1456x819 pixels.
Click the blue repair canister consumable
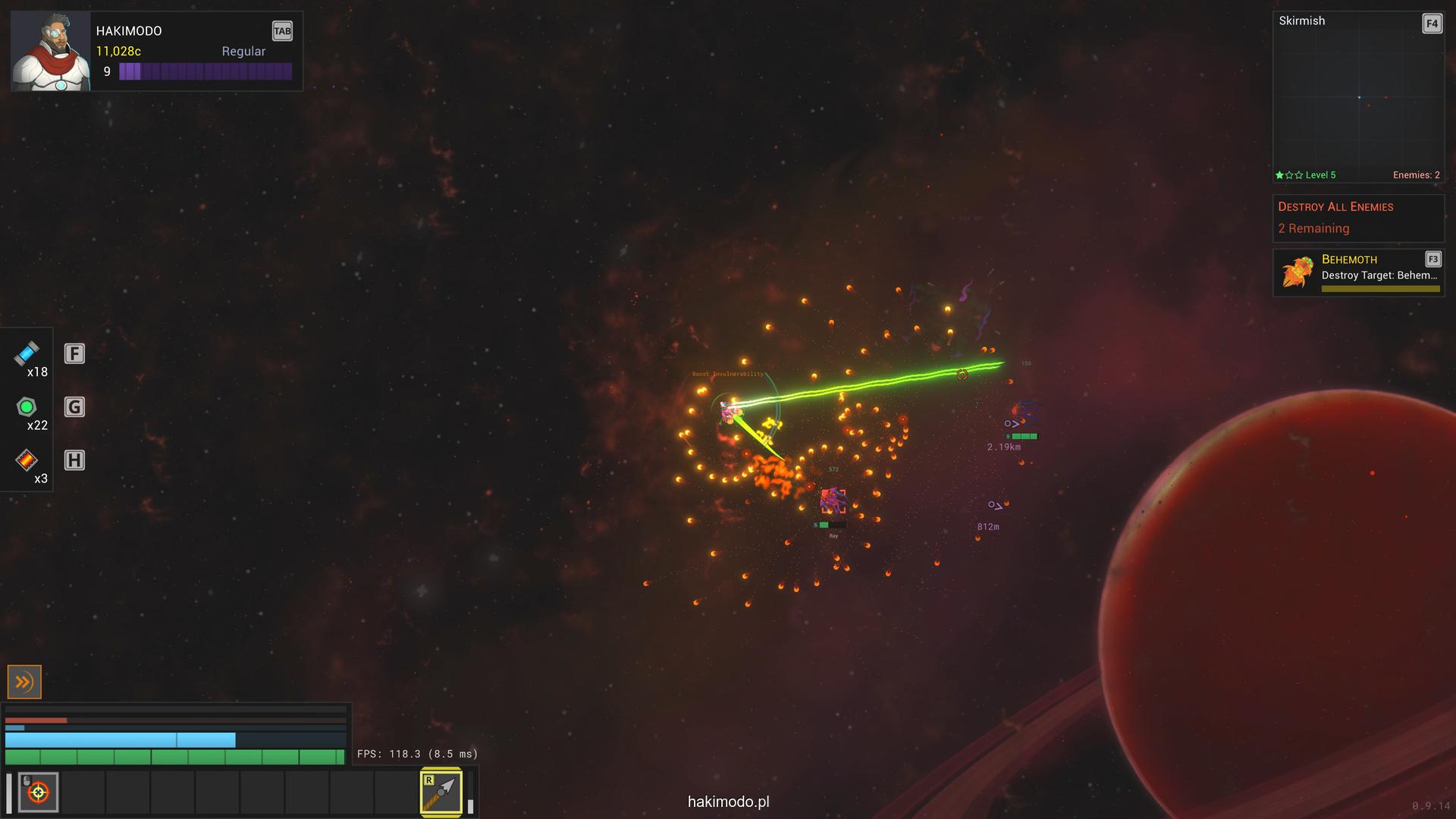click(x=27, y=354)
